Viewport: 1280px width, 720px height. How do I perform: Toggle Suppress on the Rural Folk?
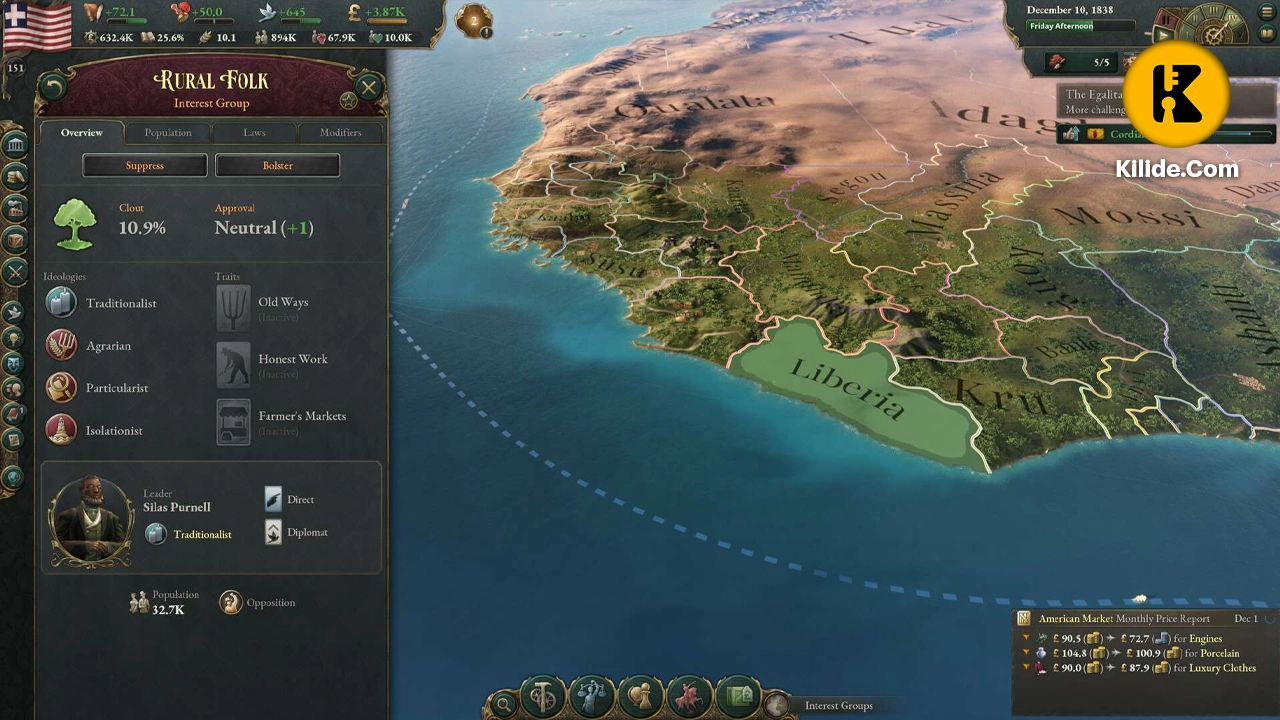click(x=144, y=165)
